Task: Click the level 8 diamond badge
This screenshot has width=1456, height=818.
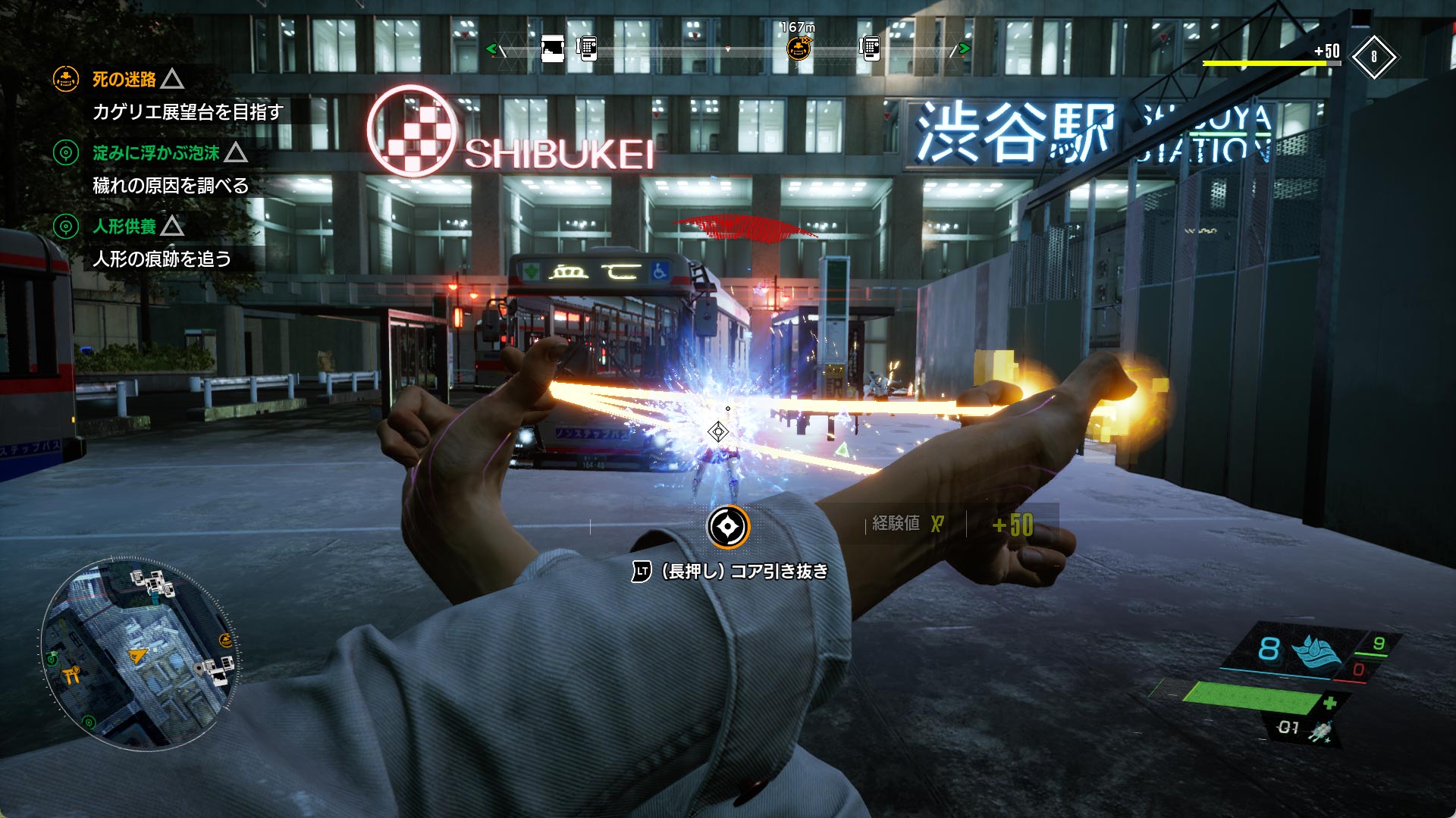Action: click(1373, 57)
